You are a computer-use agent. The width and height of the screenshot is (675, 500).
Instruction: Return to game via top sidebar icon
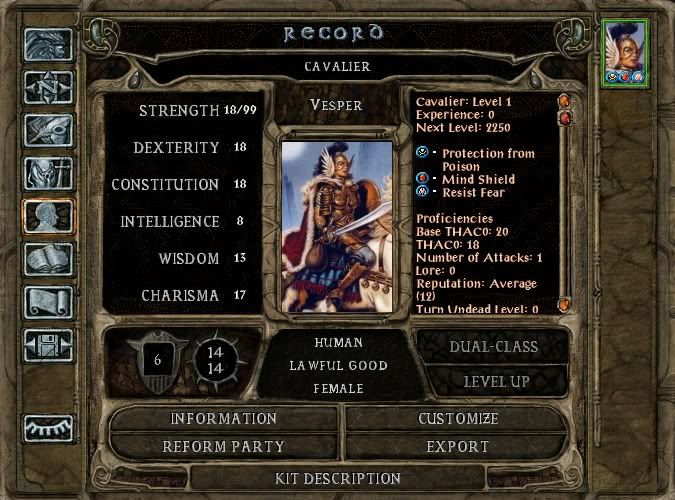[x=48, y=46]
